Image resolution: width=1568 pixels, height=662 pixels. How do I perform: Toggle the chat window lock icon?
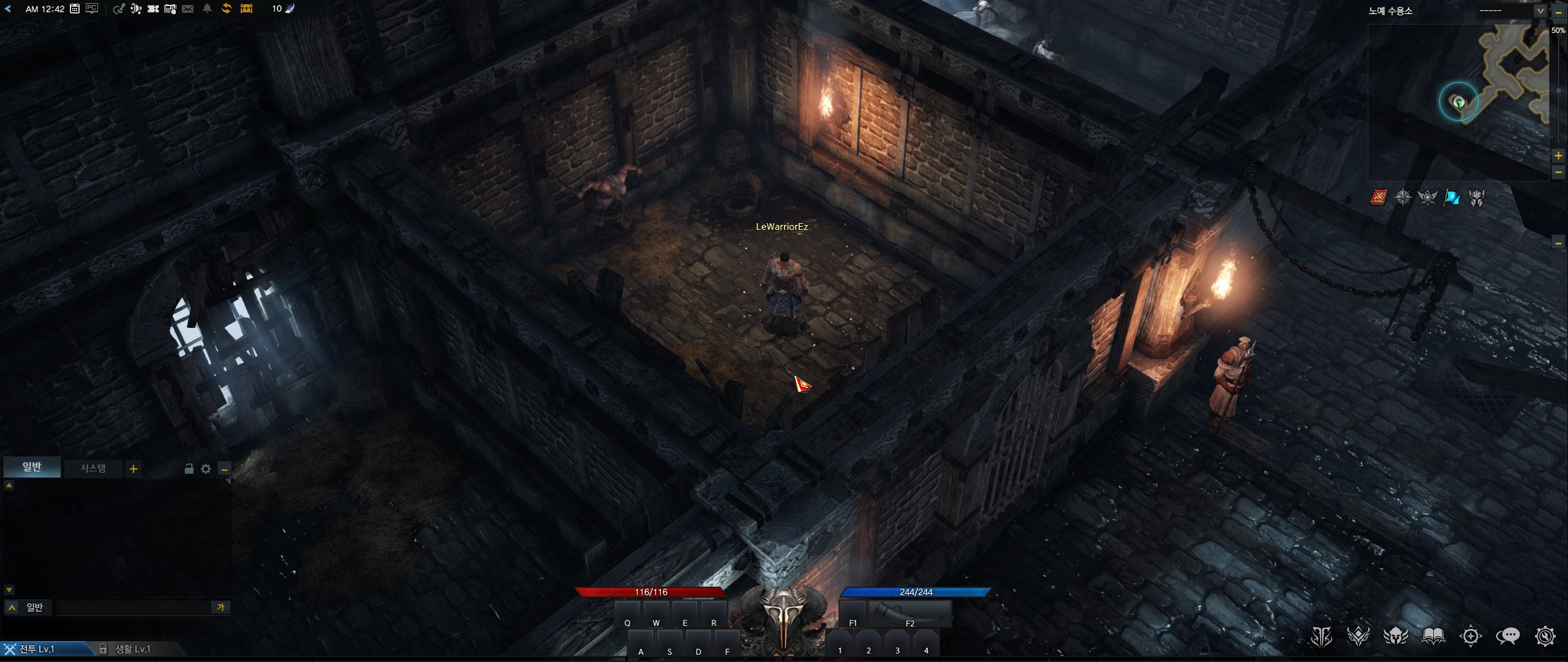coord(189,469)
